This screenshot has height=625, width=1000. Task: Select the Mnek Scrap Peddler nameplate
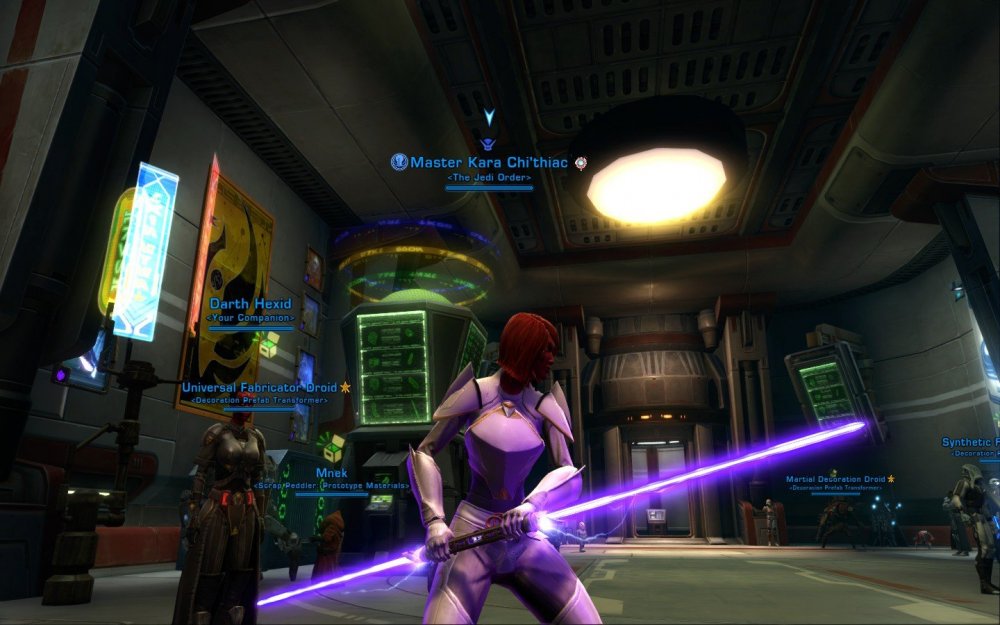331,472
